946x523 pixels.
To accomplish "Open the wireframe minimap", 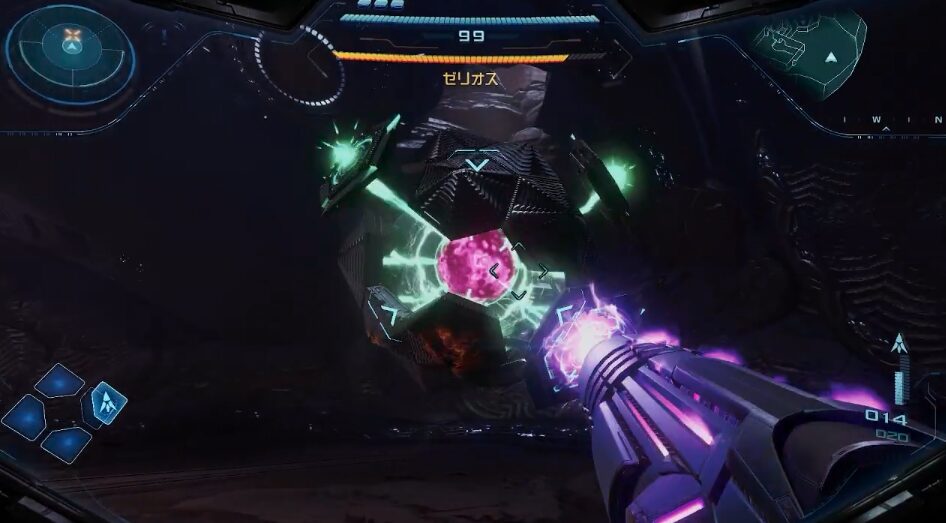I will coord(811,50).
